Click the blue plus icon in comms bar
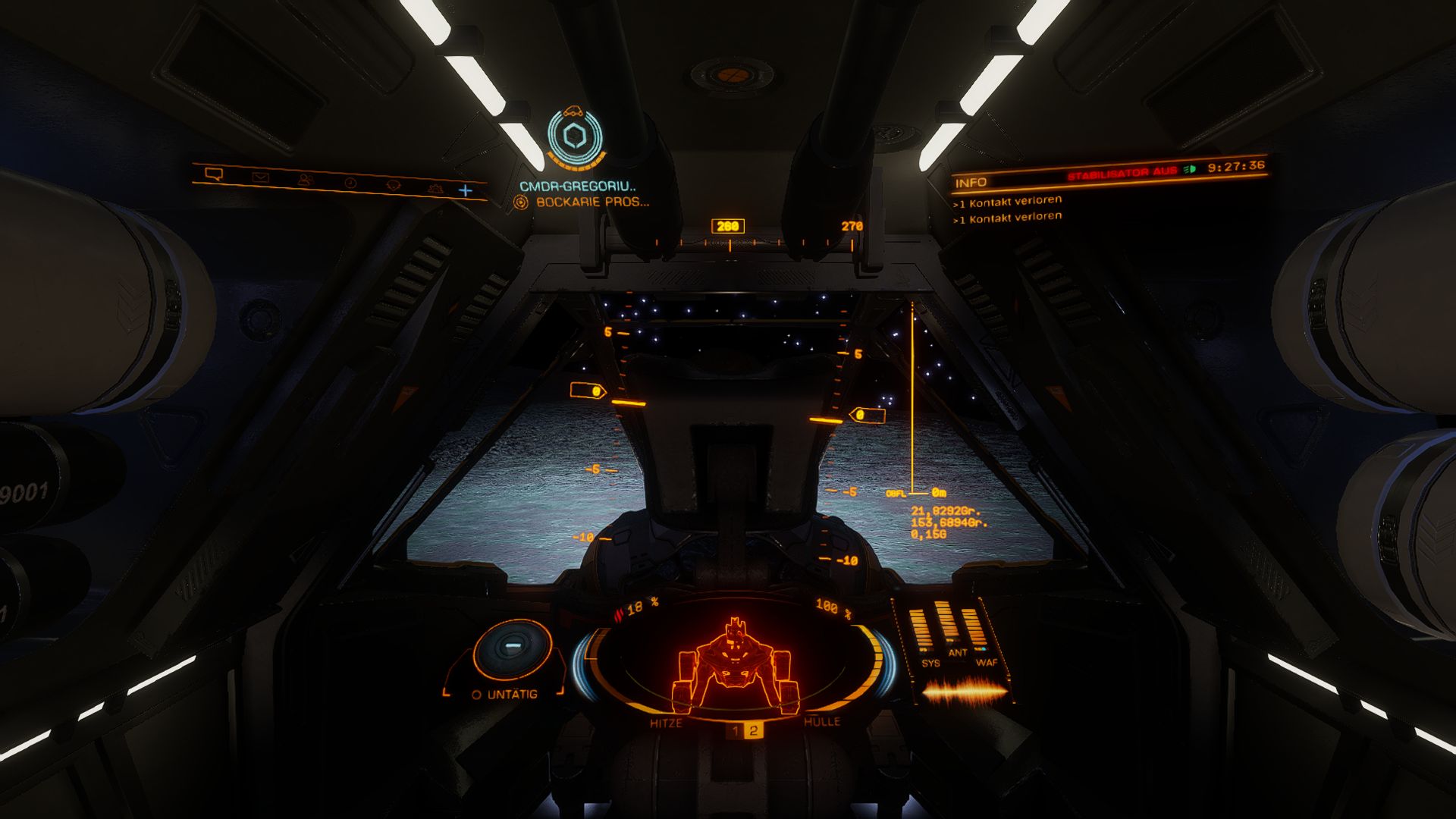The image size is (1456, 819). point(466,190)
